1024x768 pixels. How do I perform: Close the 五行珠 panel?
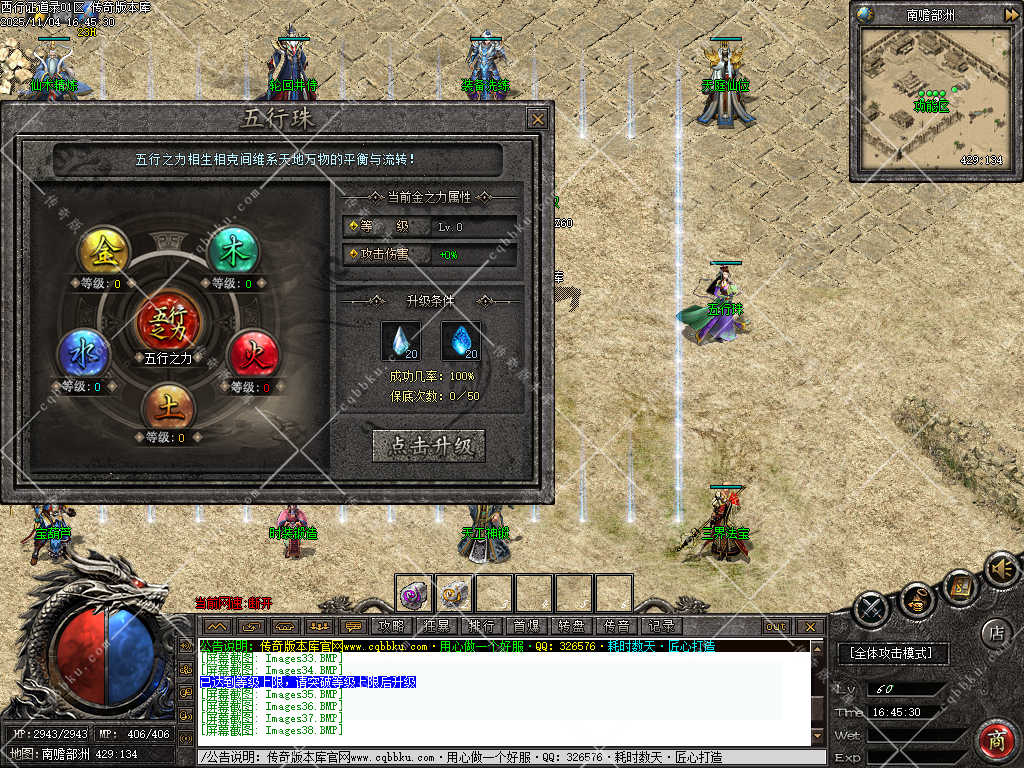(538, 119)
